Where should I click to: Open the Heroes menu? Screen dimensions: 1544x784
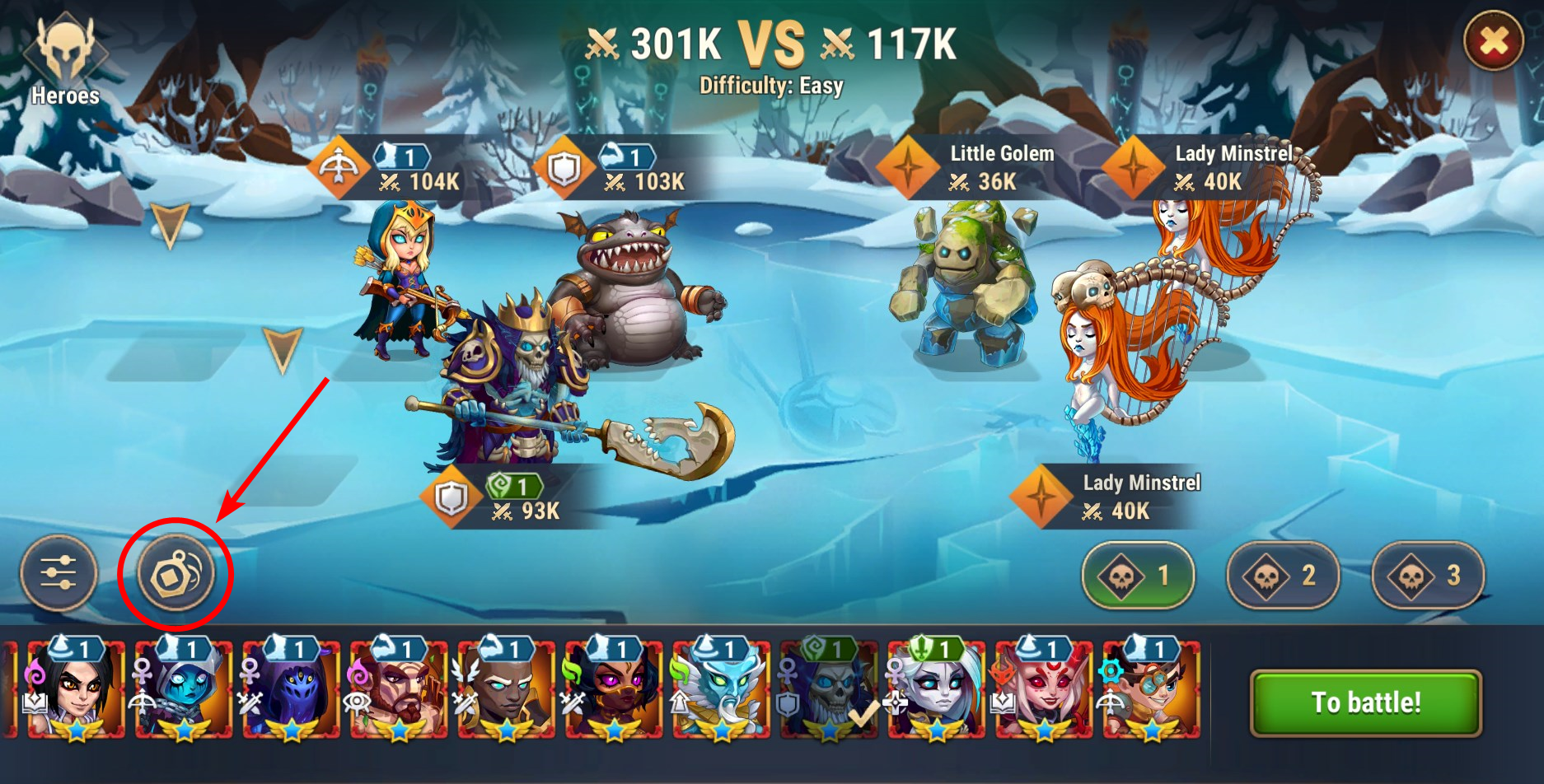[65, 62]
